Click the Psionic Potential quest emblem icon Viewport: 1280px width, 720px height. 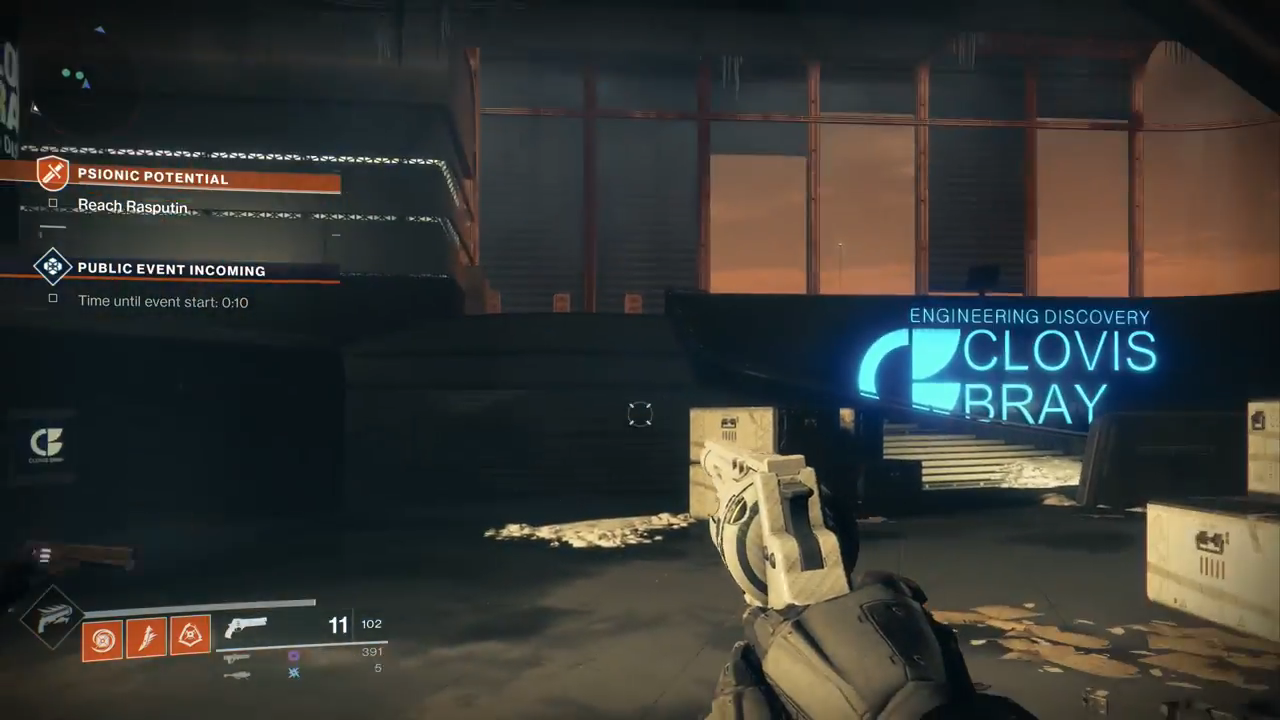[x=52, y=173]
